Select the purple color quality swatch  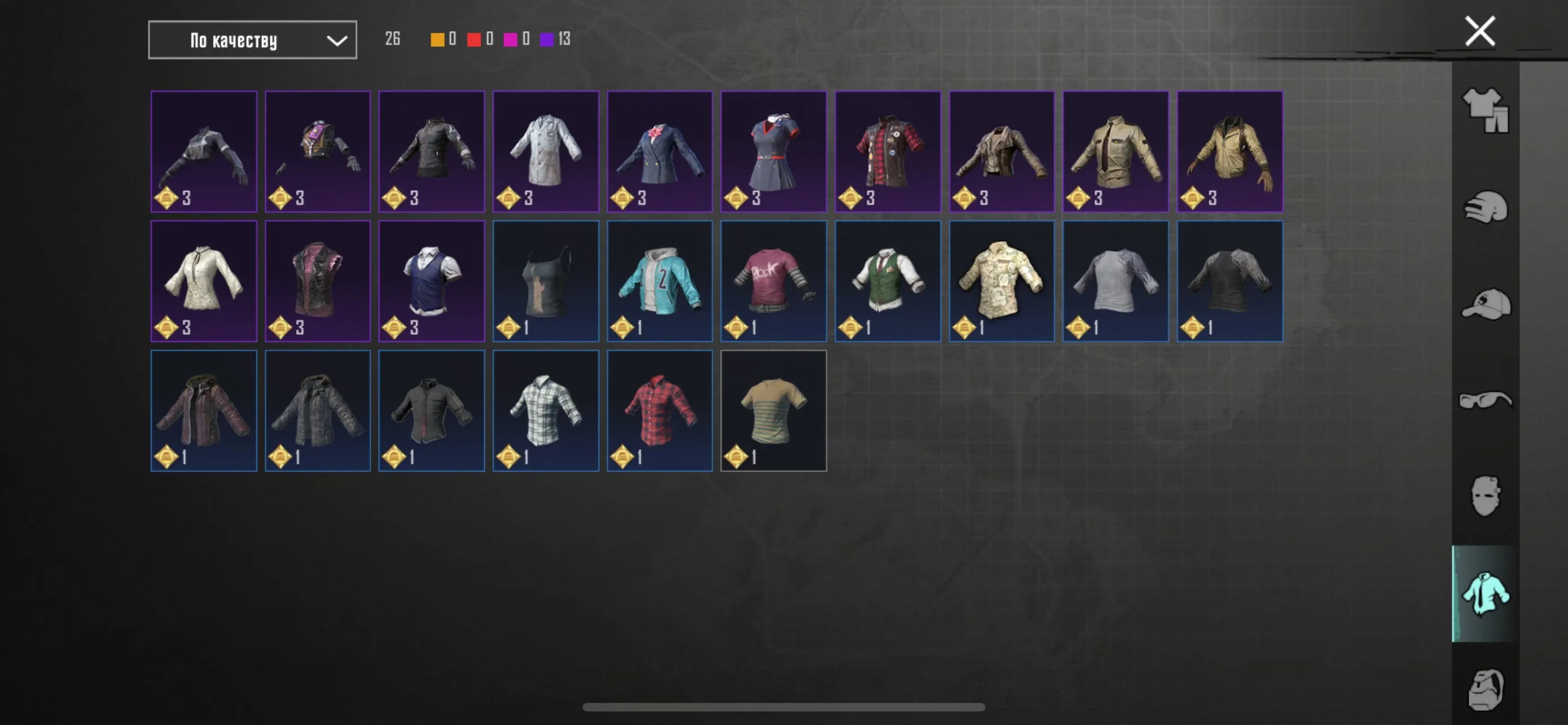(x=546, y=39)
